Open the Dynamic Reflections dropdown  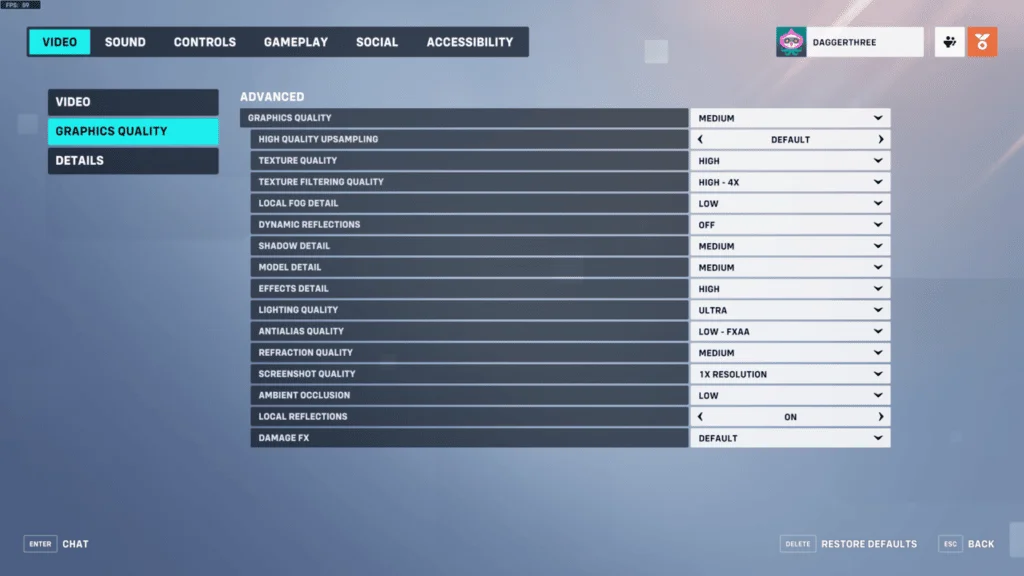coord(790,225)
